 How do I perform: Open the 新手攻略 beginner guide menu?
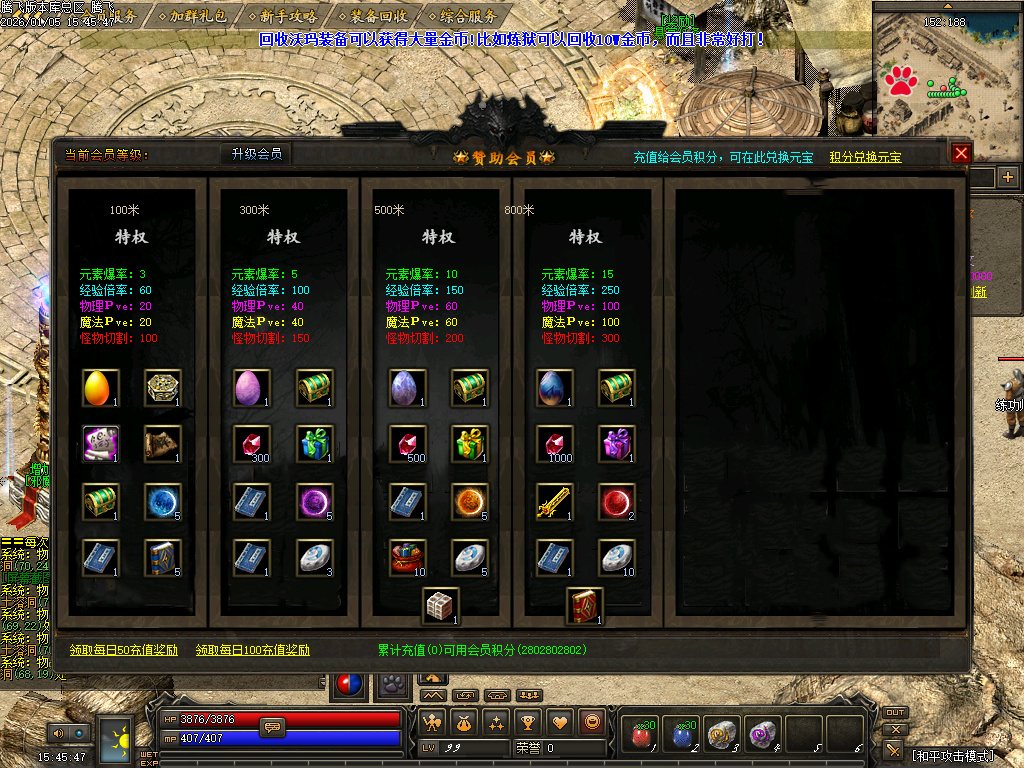pyautogui.click(x=288, y=16)
